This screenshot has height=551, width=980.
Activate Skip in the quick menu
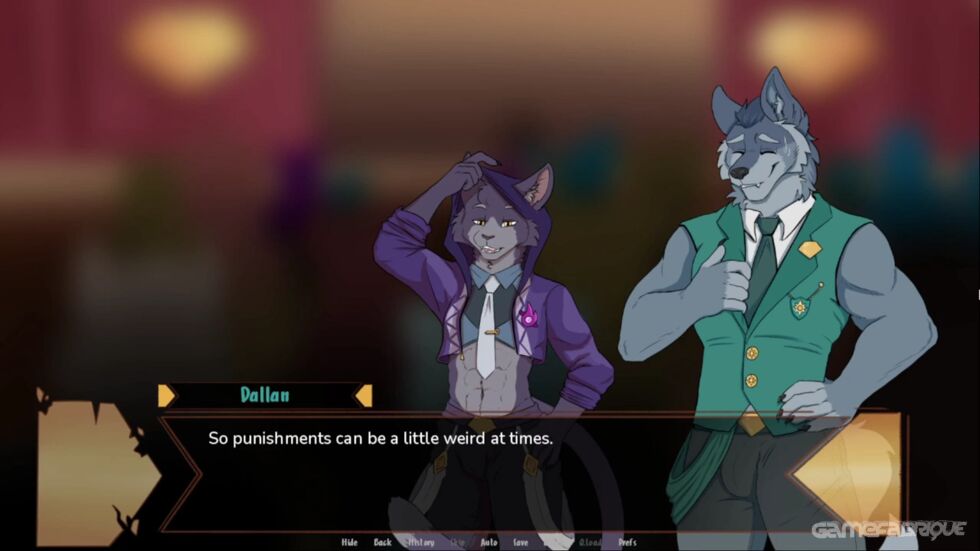pyautogui.click(x=458, y=542)
